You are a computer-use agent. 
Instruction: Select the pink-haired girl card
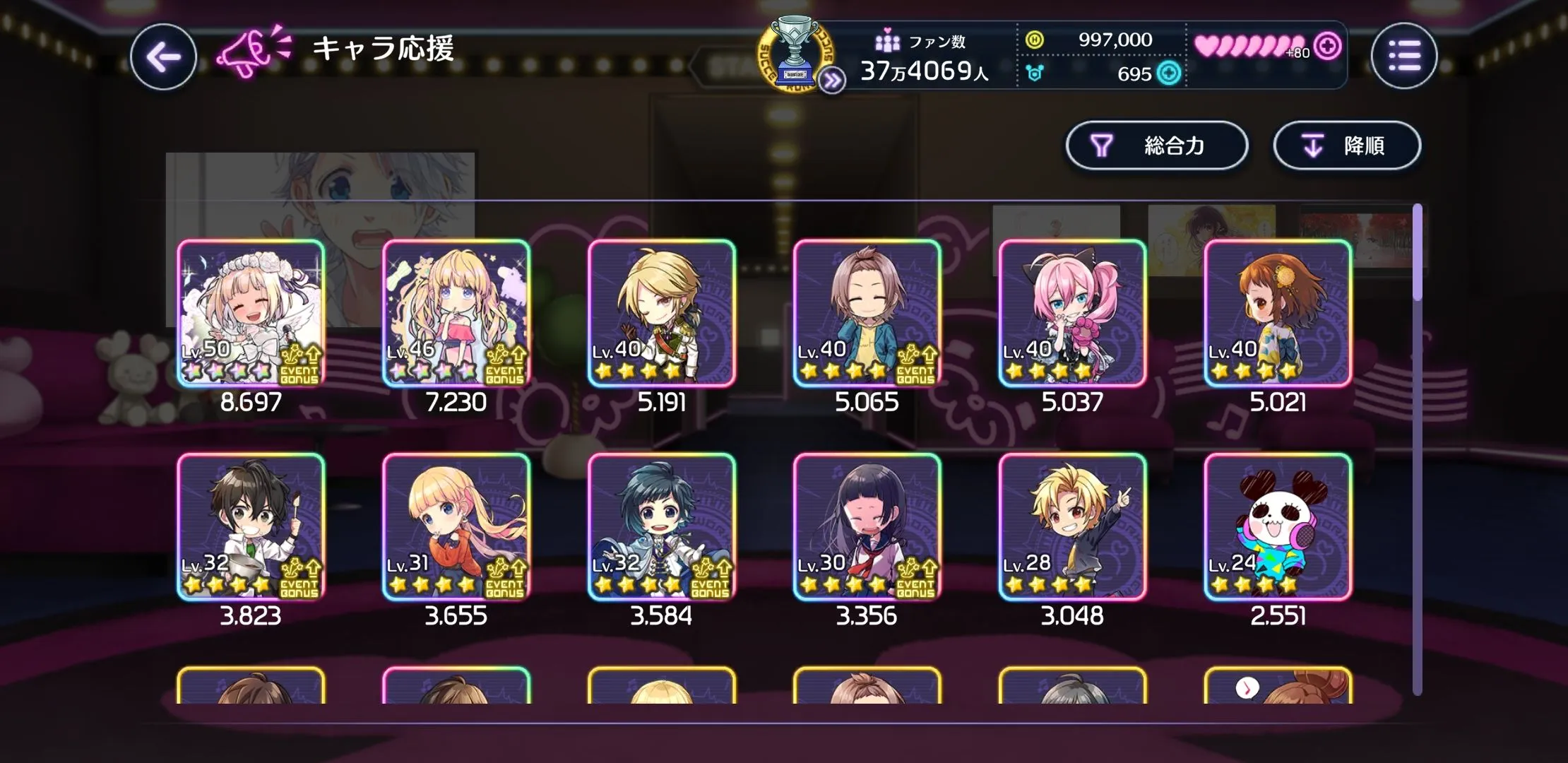point(1072,313)
